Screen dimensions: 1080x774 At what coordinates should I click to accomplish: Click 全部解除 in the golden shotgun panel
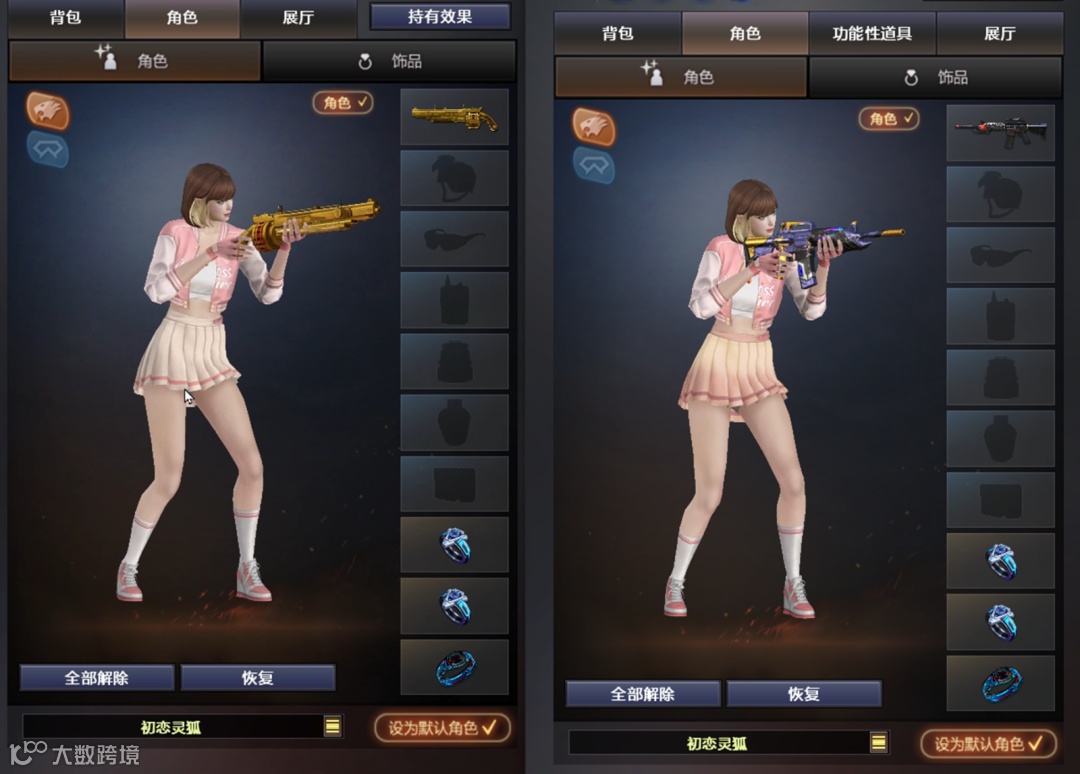(x=97, y=678)
